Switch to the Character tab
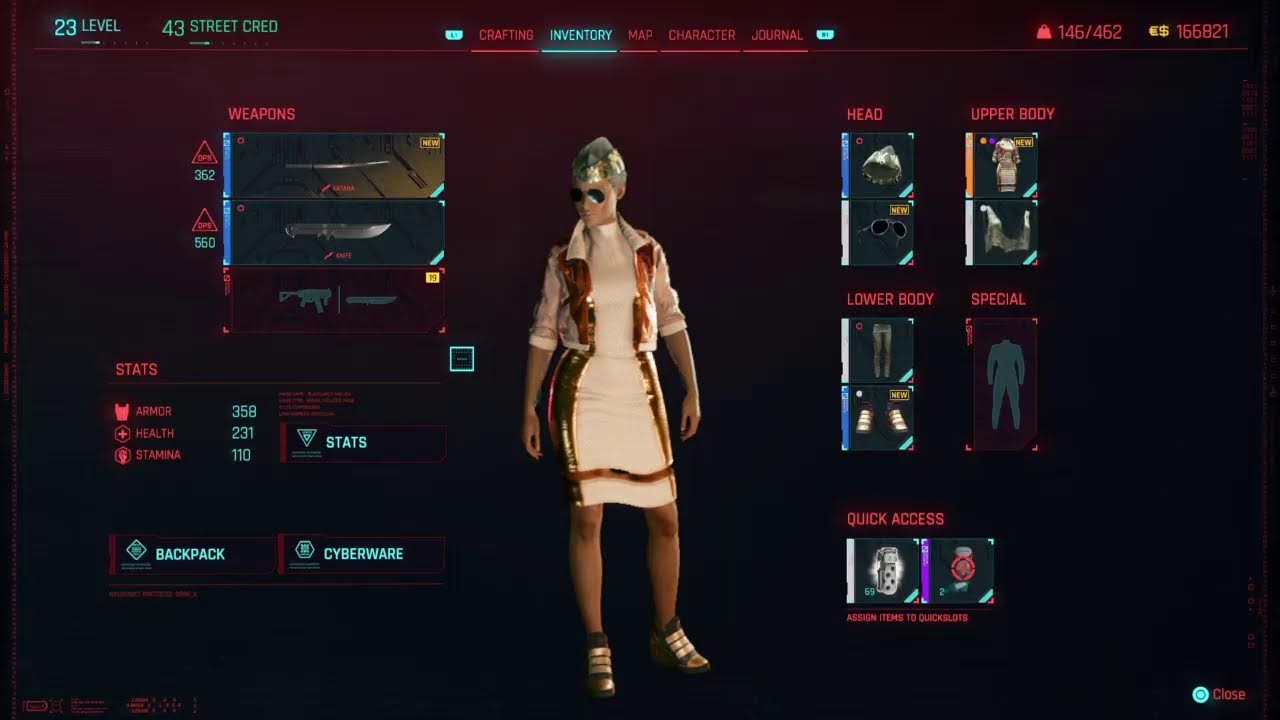The width and height of the screenshot is (1280, 720). click(700, 35)
